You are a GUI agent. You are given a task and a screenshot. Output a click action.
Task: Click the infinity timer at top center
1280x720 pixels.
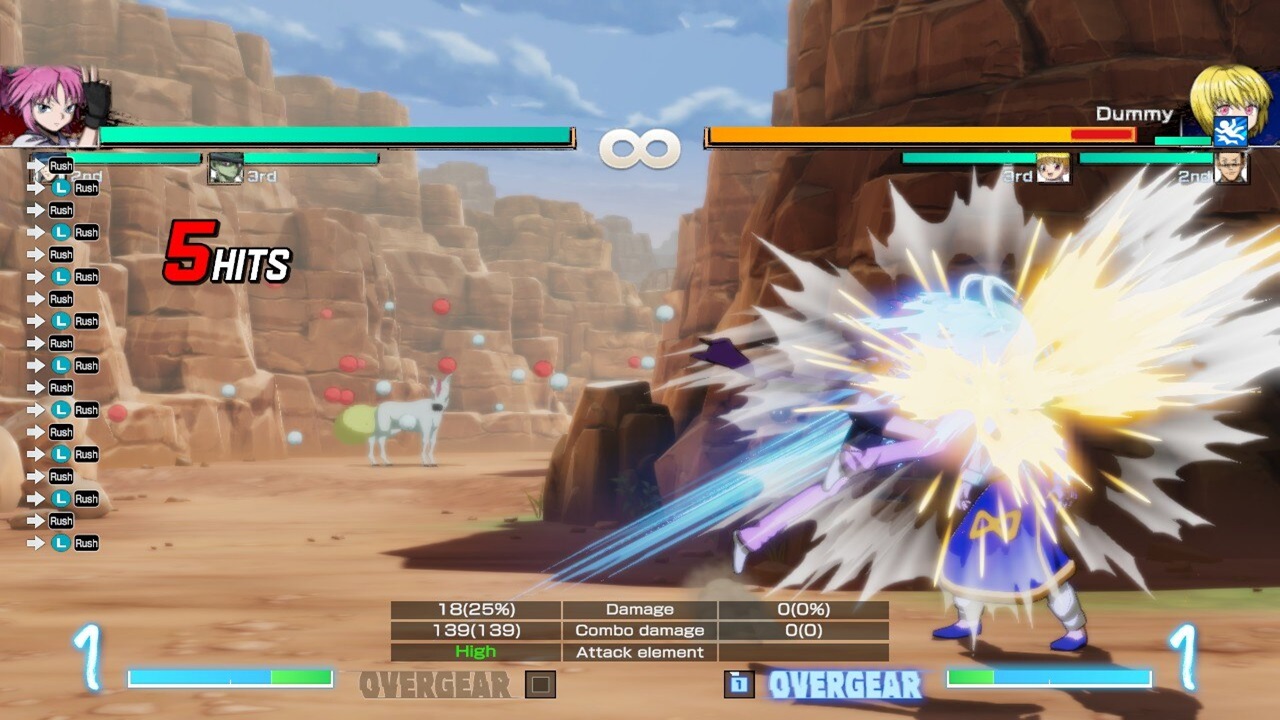point(640,148)
